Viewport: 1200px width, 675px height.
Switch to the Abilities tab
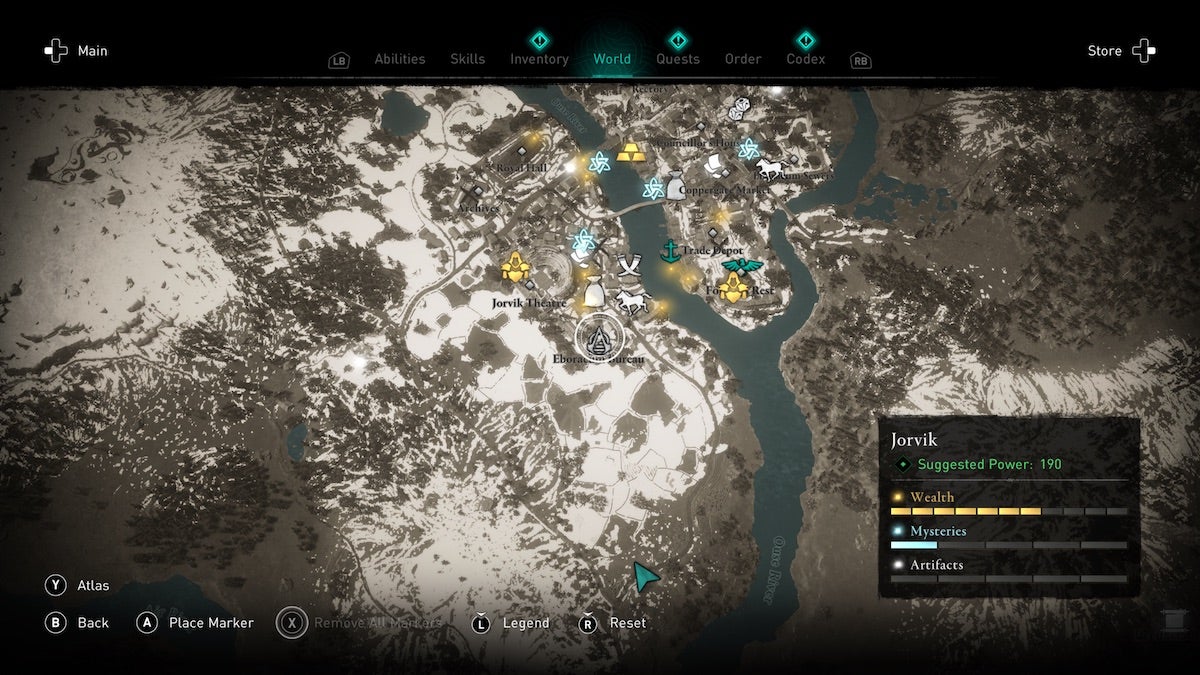pos(399,59)
